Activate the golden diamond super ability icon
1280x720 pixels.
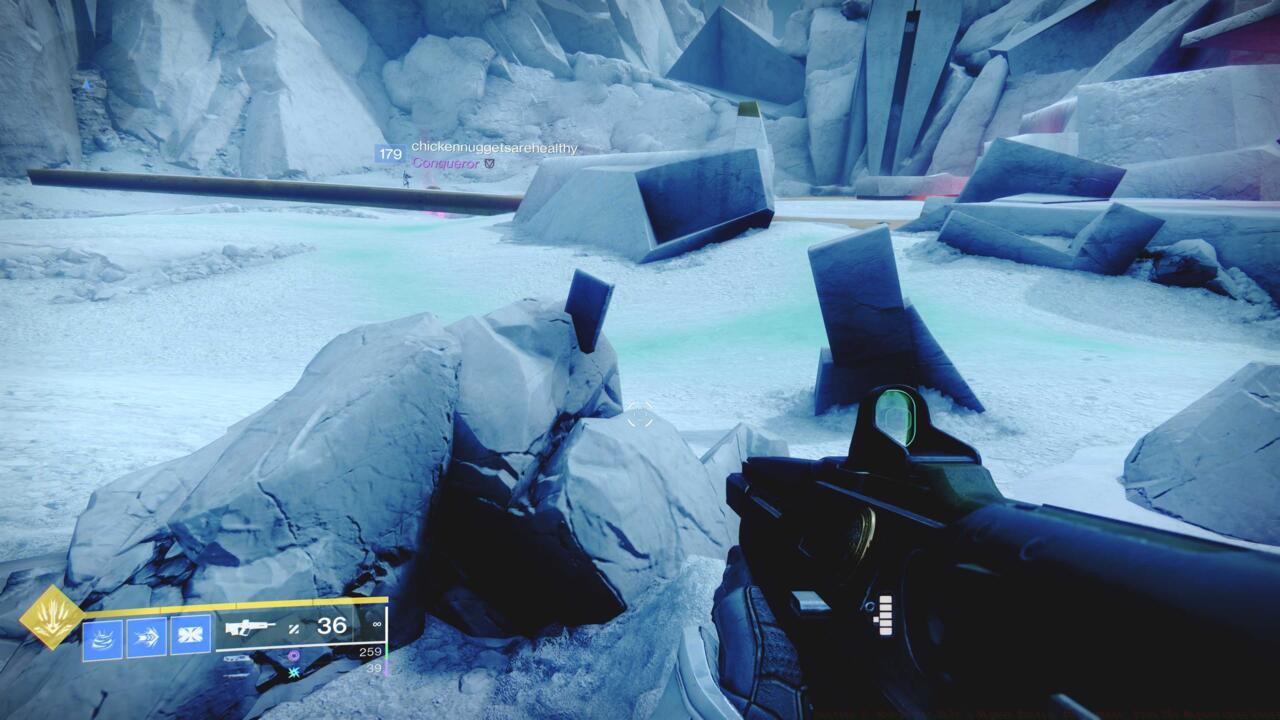point(52,617)
